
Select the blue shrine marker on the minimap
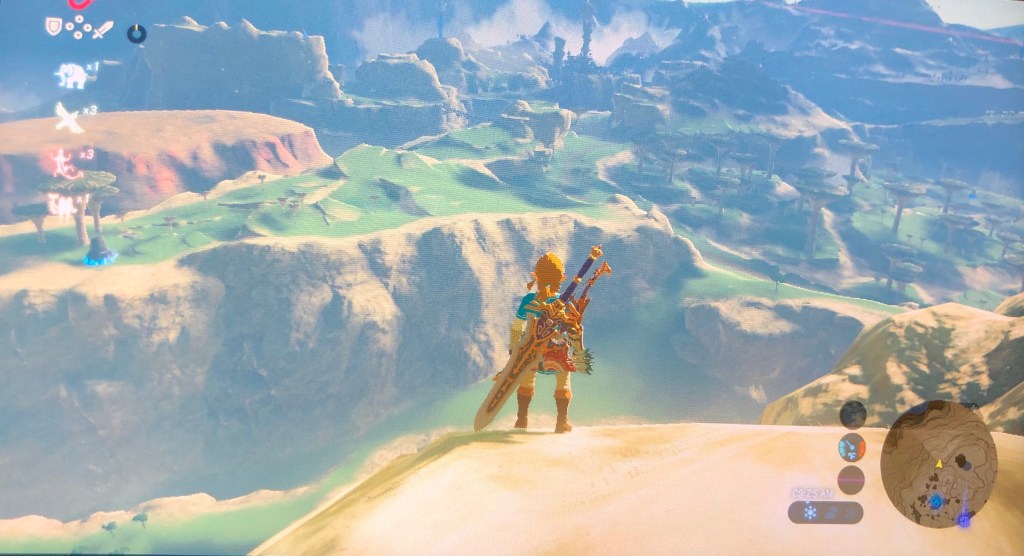point(934,501)
